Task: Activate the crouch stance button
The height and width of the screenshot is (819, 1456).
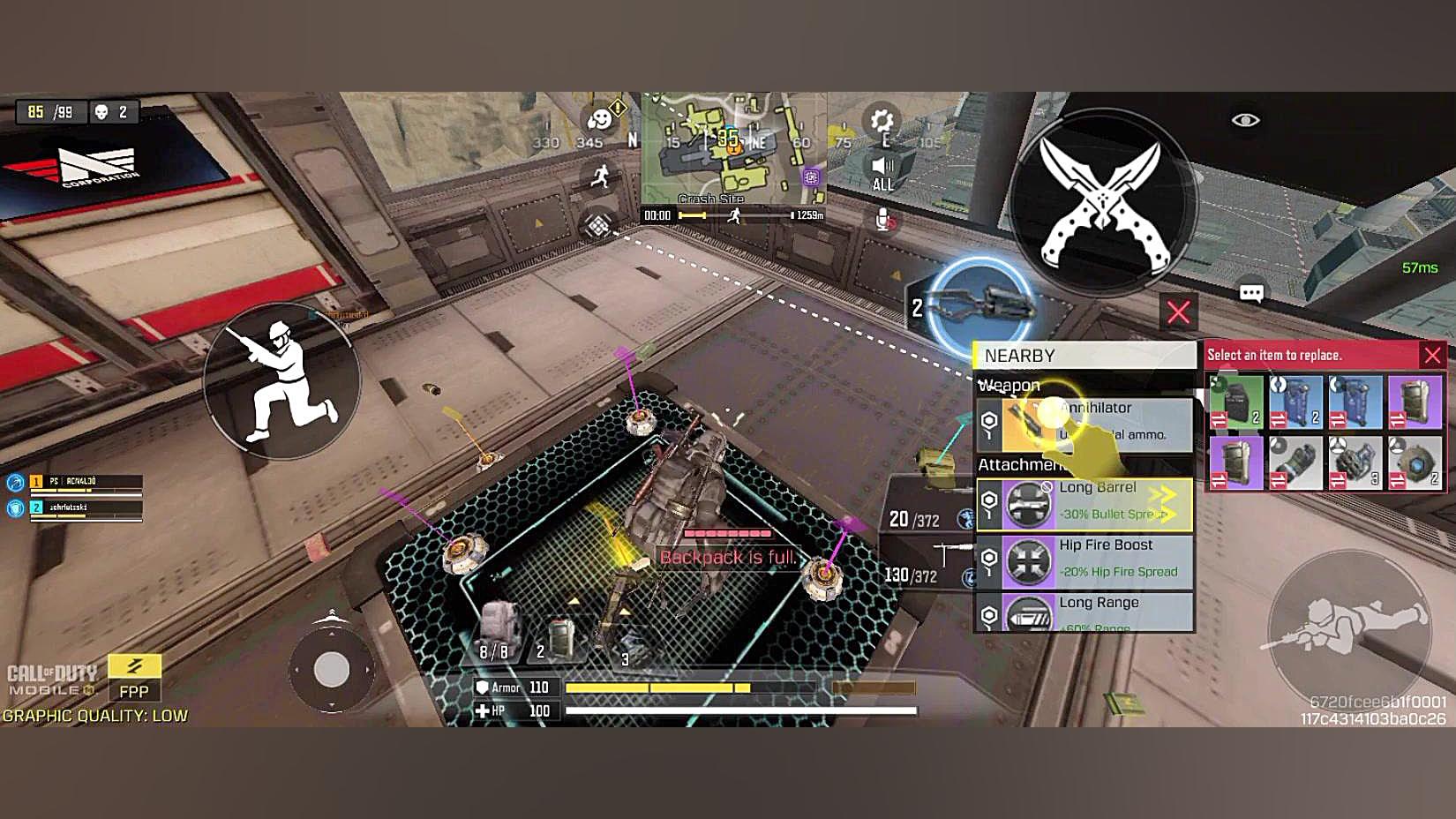Action: coord(282,380)
